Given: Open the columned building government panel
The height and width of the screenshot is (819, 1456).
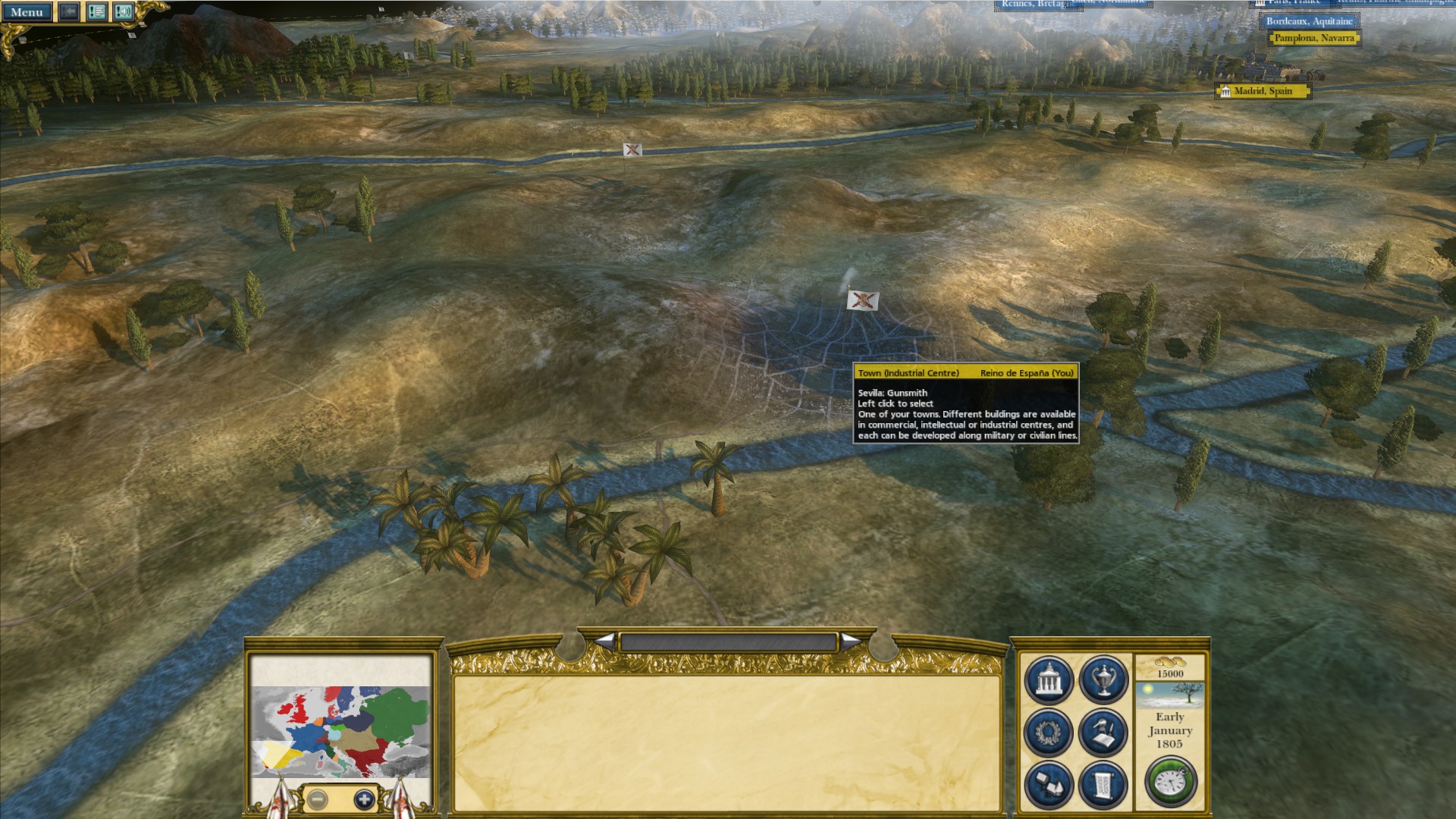Looking at the screenshot, I should [x=1049, y=680].
